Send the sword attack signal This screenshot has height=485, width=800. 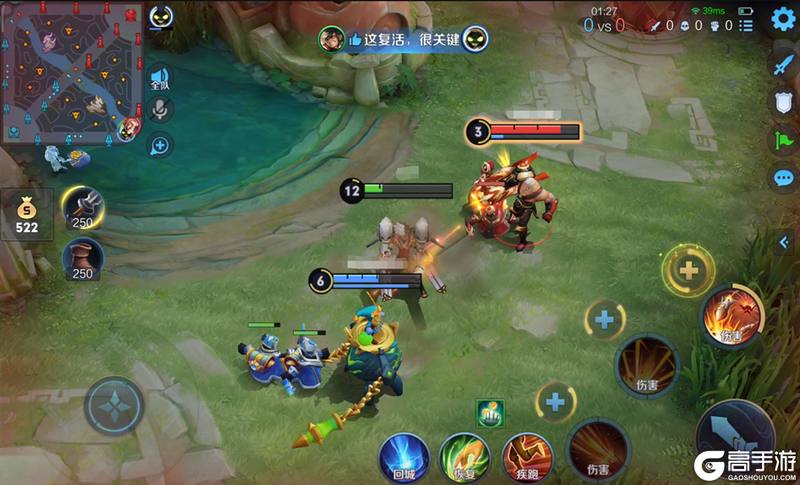coord(783,64)
